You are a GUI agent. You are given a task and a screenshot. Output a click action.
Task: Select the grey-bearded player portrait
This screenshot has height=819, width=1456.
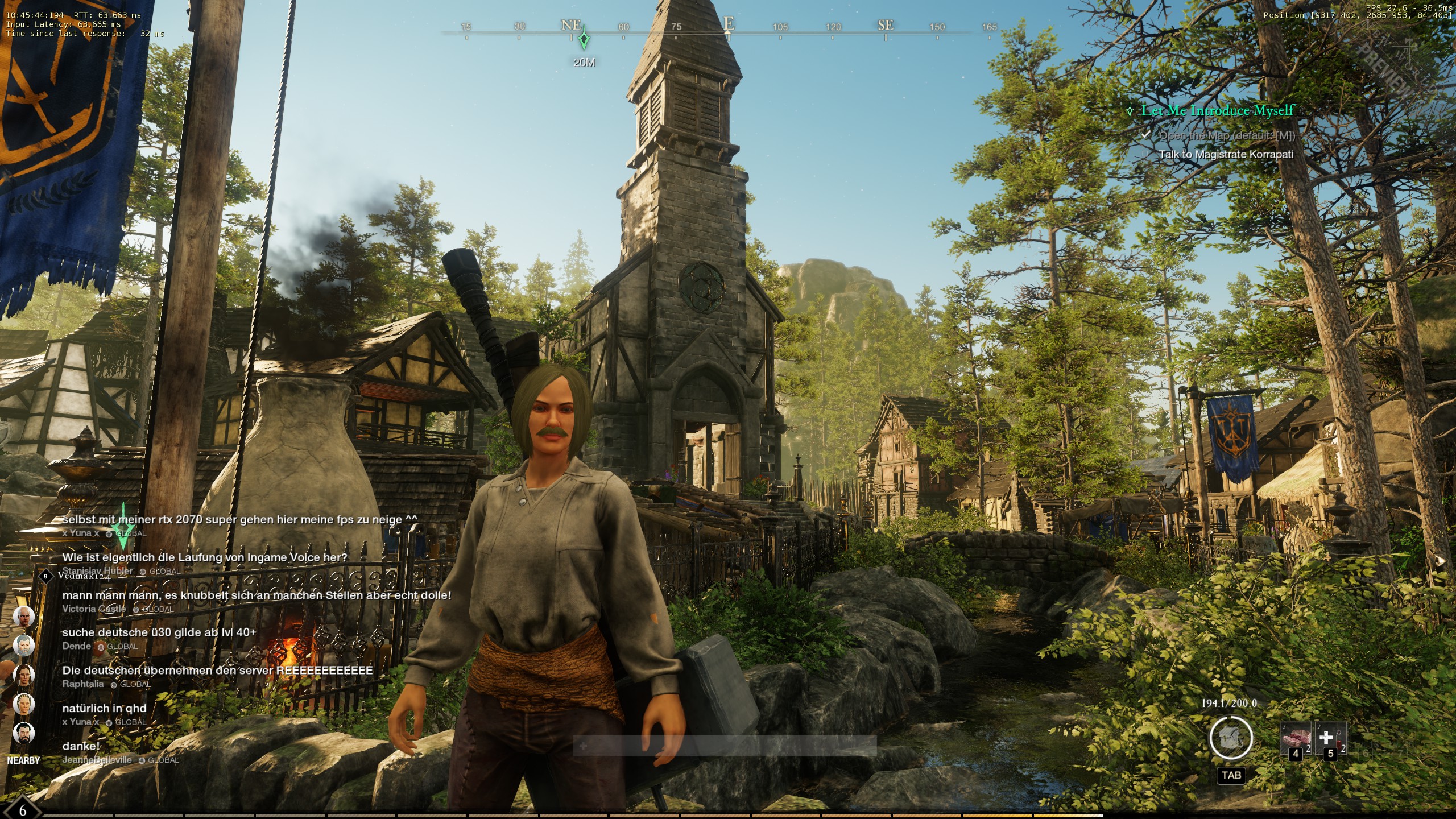coord(23,646)
